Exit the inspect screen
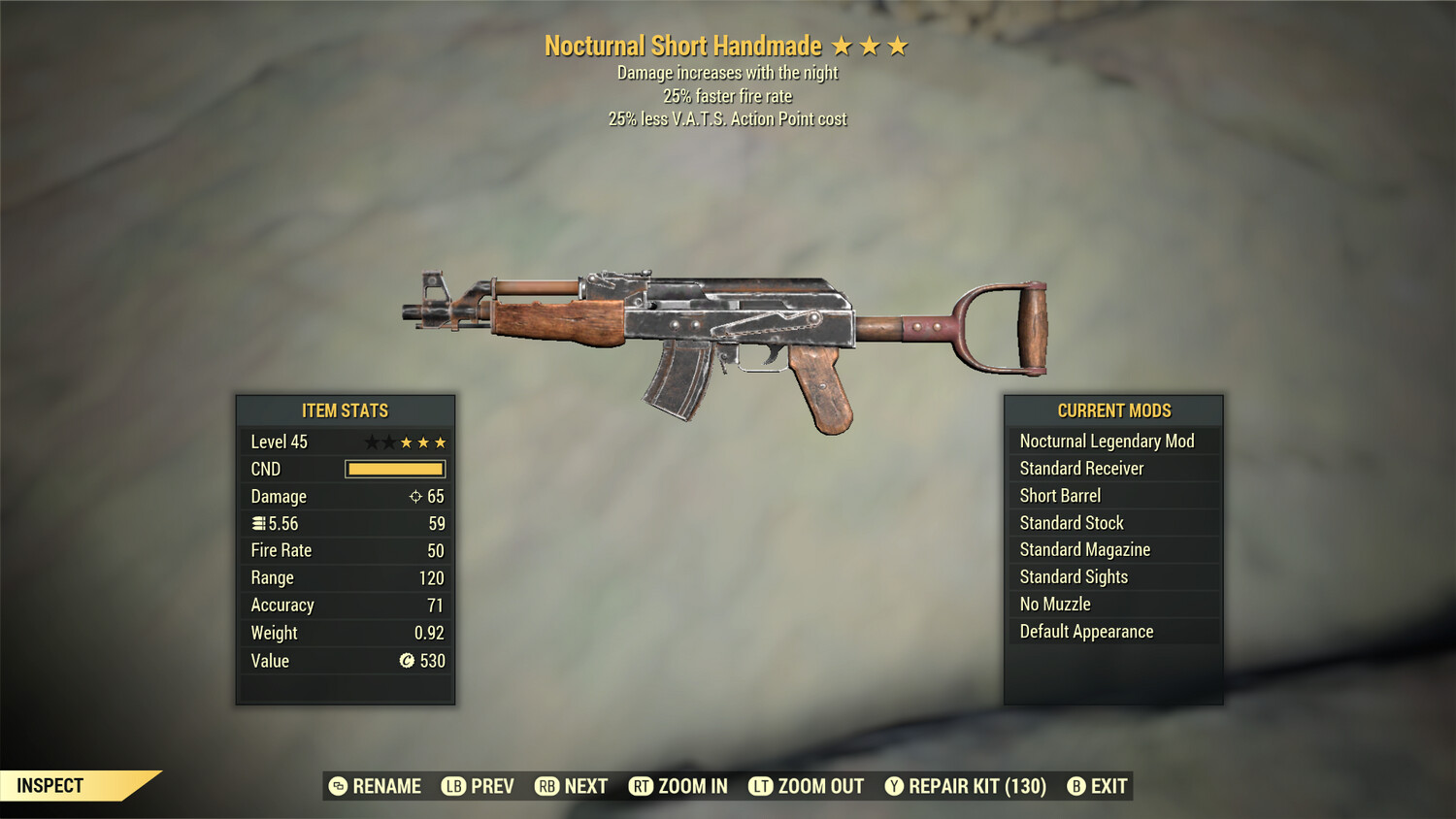 click(x=1098, y=786)
